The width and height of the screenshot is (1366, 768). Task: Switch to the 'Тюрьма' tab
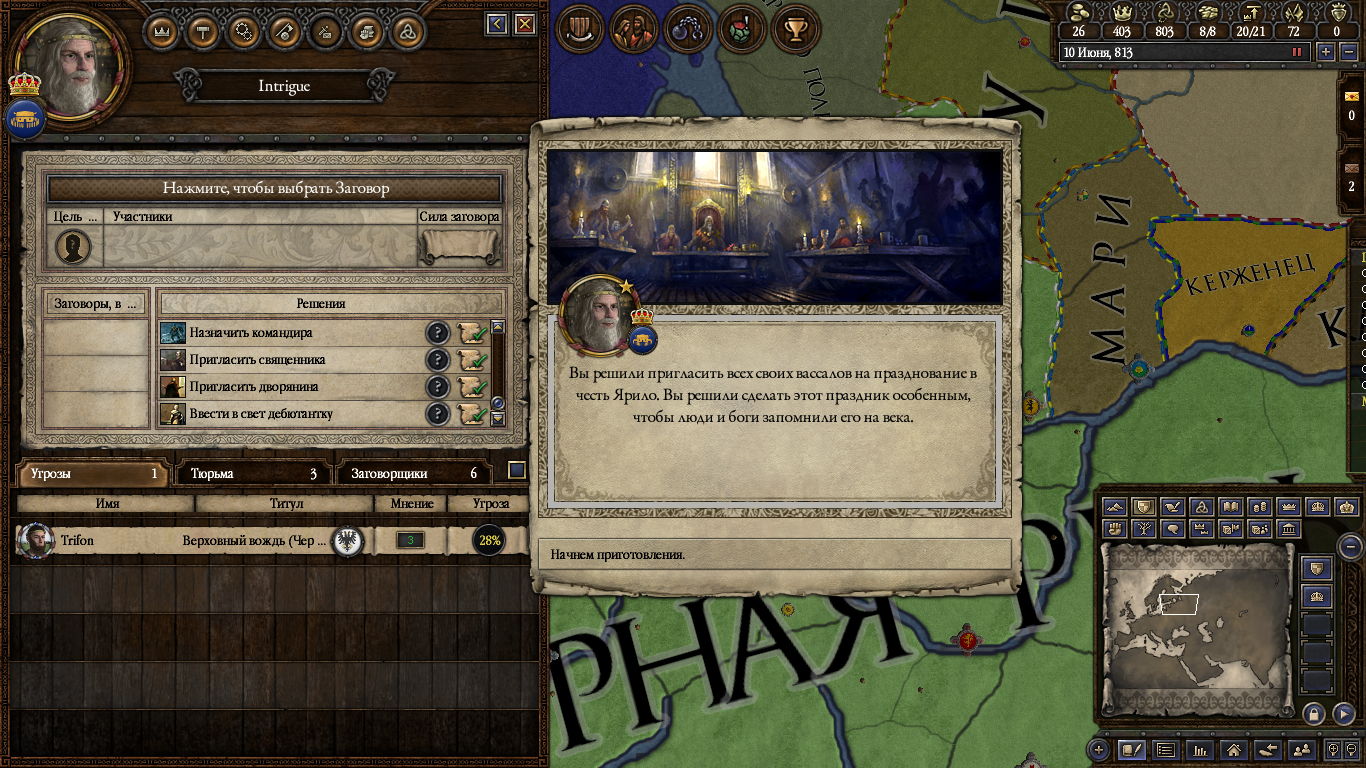tap(254, 473)
